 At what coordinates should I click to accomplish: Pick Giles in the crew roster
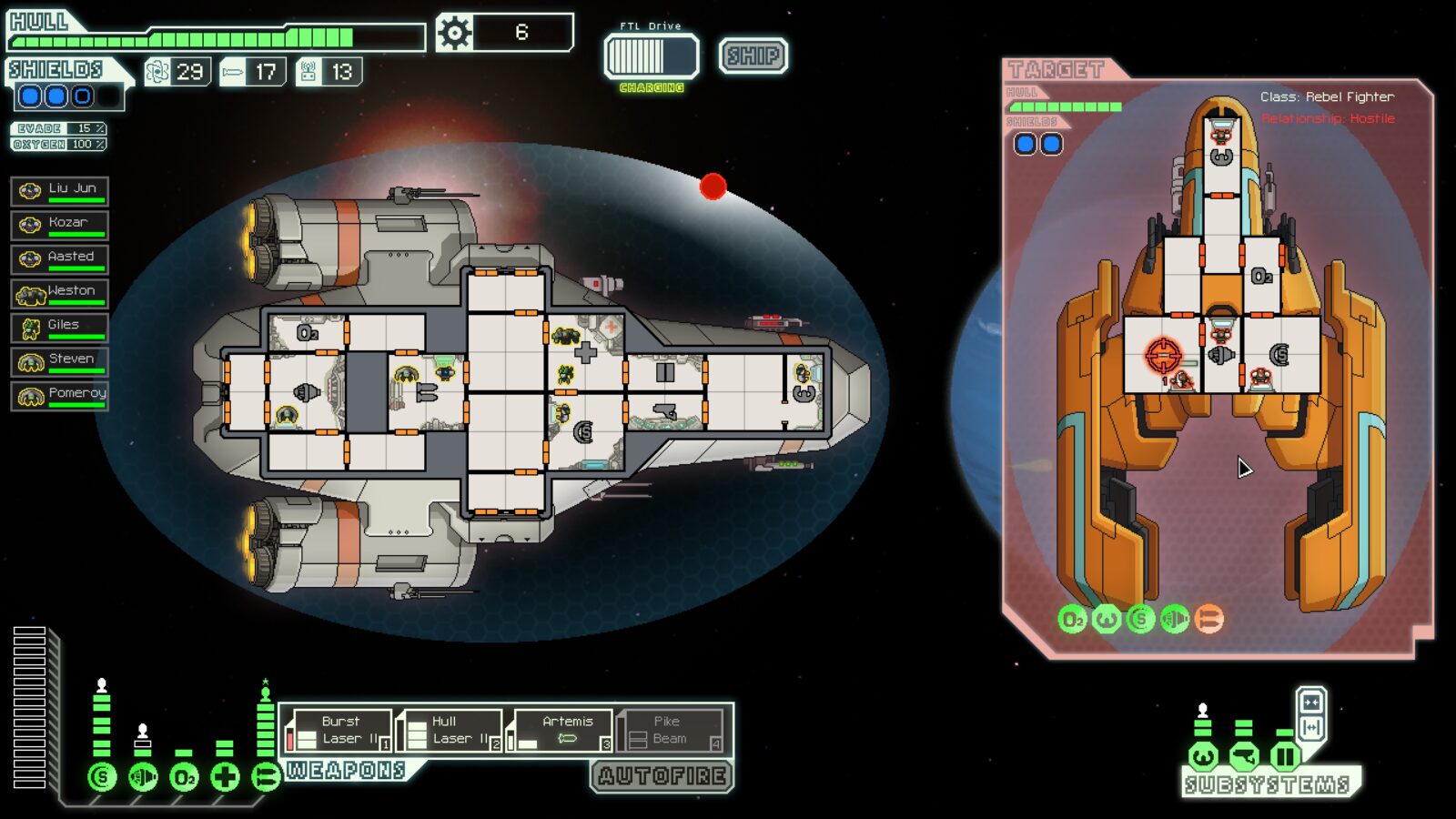60,327
